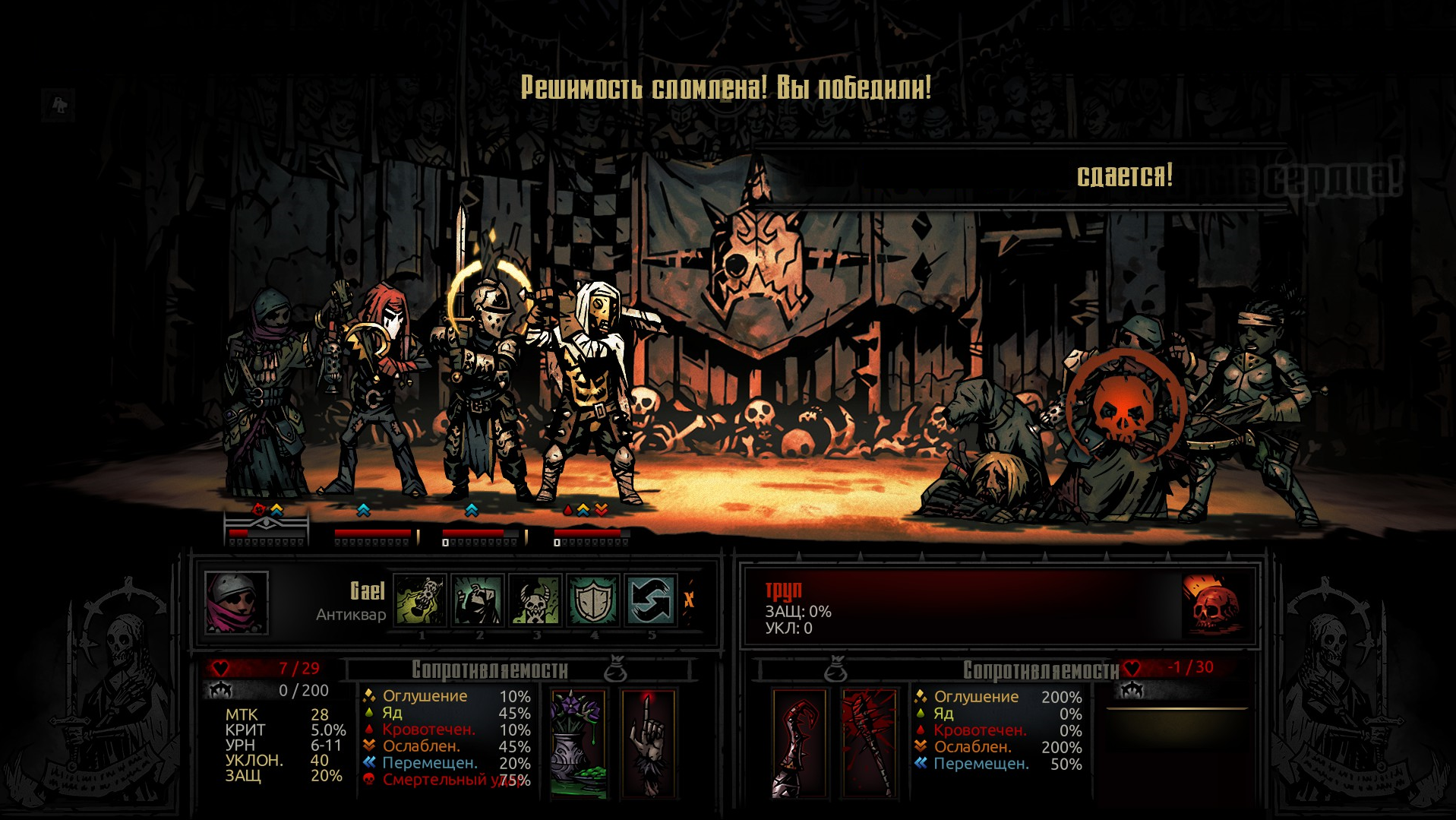Open the inventory bag beside hero resistances
The height and width of the screenshot is (820, 1456).
(x=615, y=669)
